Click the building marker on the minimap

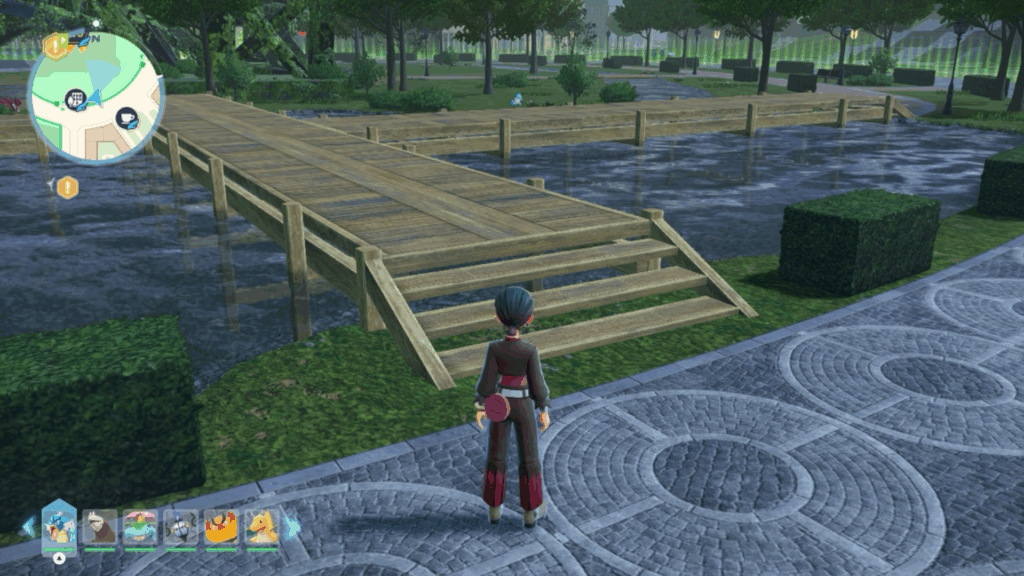pyautogui.click(x=74, y=98)
